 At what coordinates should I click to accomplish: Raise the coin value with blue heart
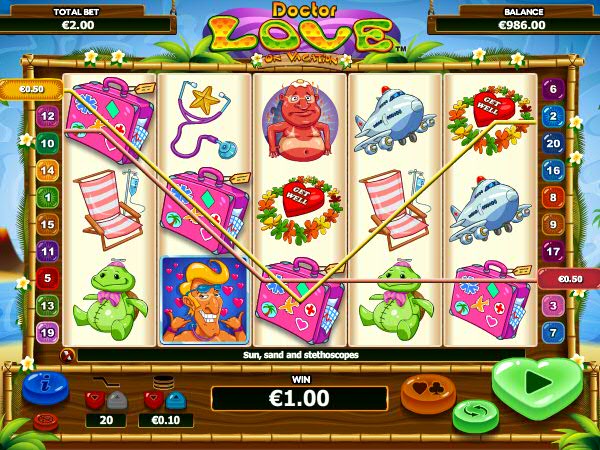click(x=176, y=400)
